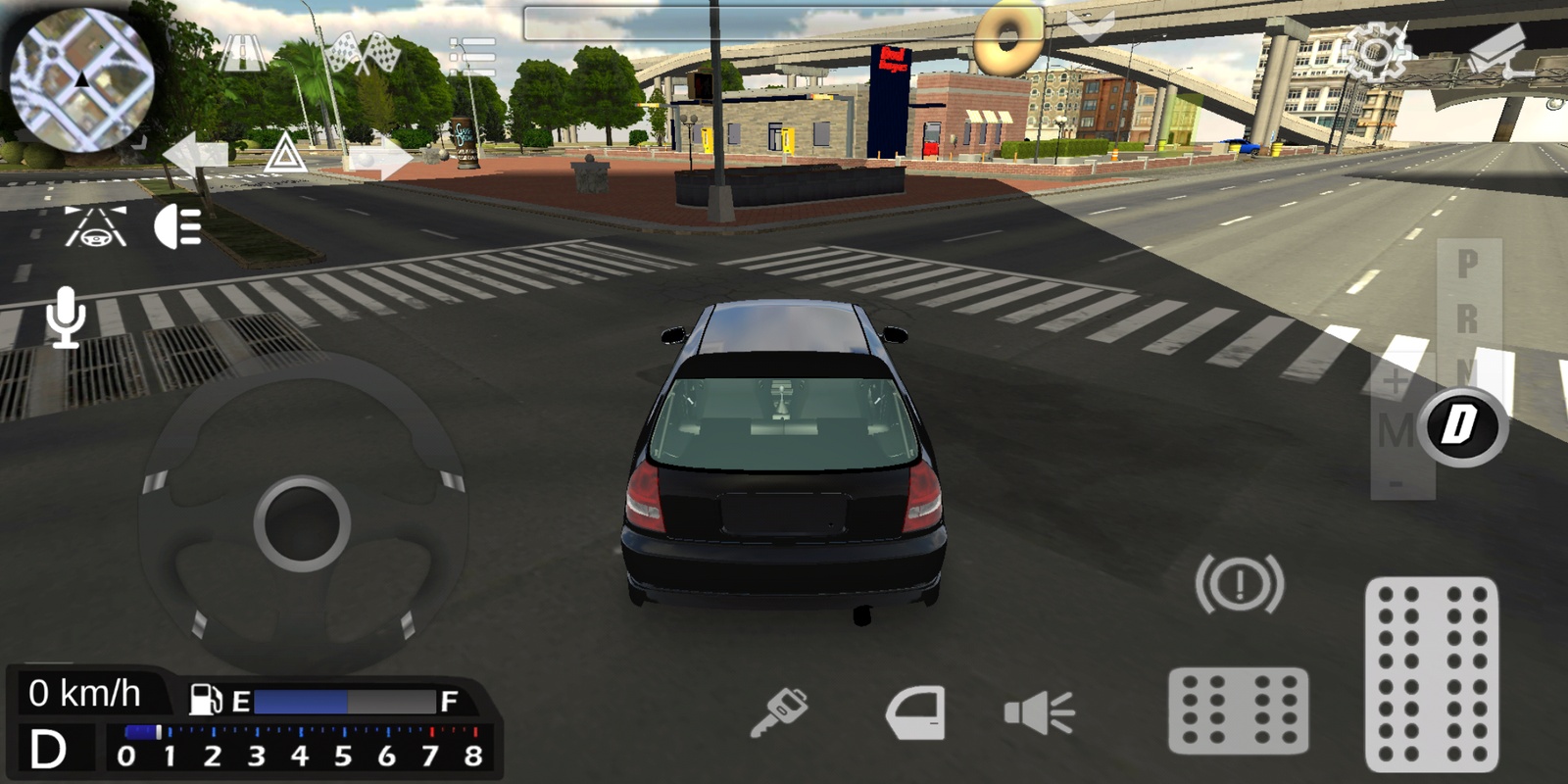This screenshot has width=1568, height=784.
Task: Open the checkered race flags menu
Action: coord(362,54)
